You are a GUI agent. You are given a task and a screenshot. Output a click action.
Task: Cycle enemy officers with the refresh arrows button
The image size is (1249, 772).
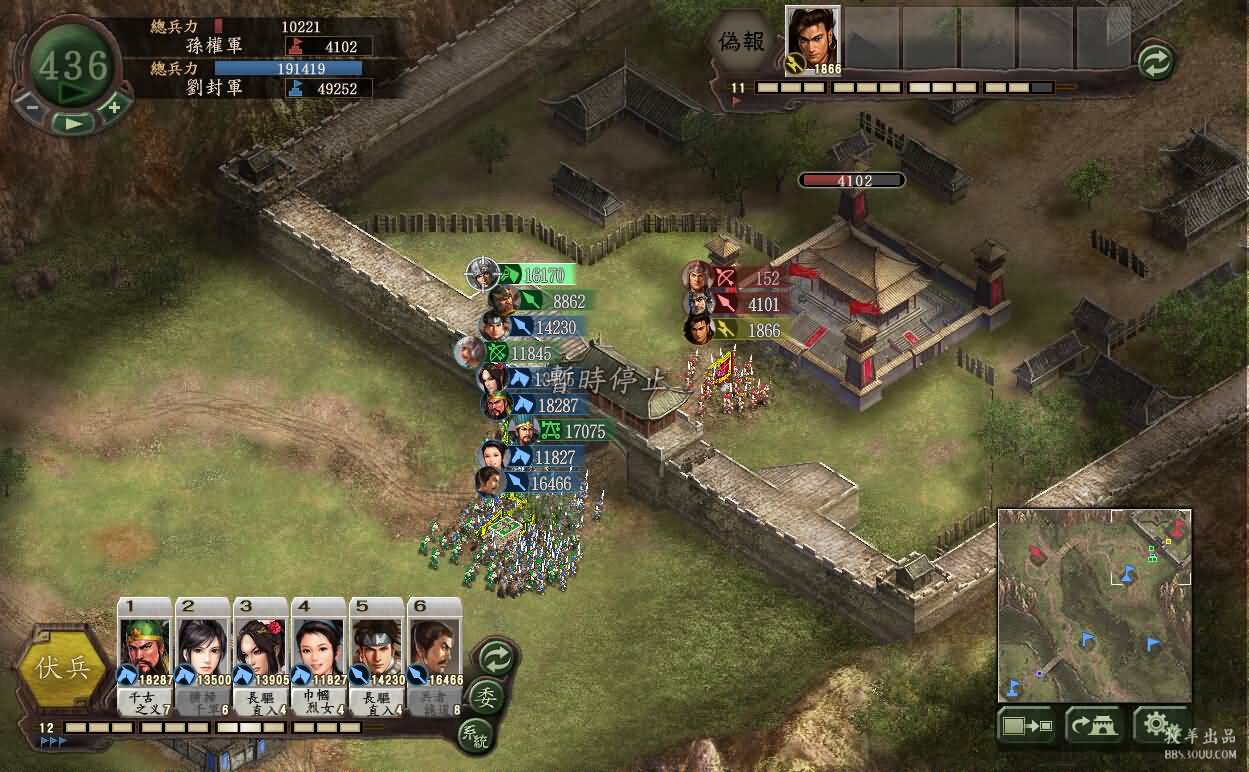pyautogui.click(x=1155, y=63)
